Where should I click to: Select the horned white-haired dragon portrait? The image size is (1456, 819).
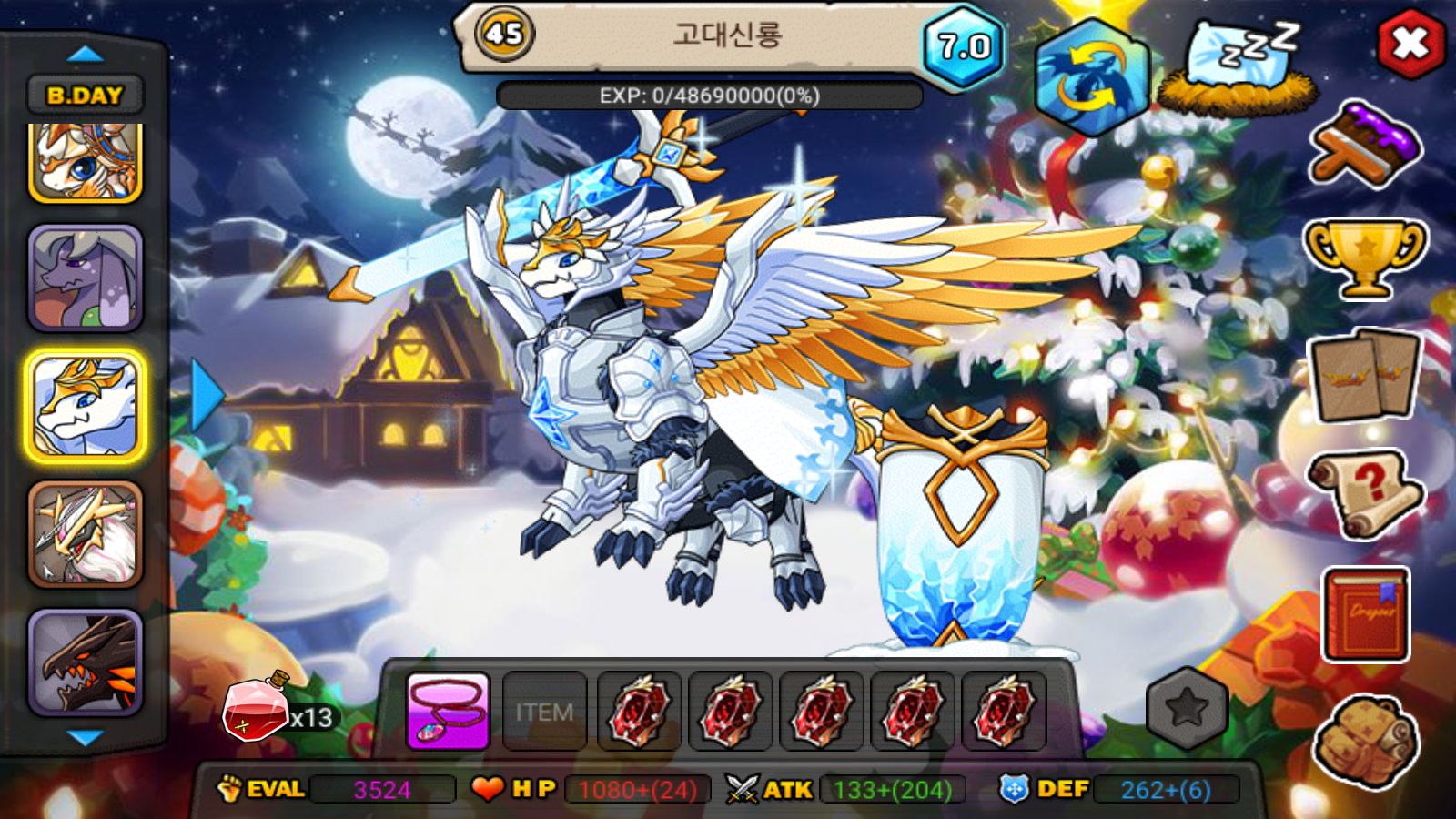(86, 534)
